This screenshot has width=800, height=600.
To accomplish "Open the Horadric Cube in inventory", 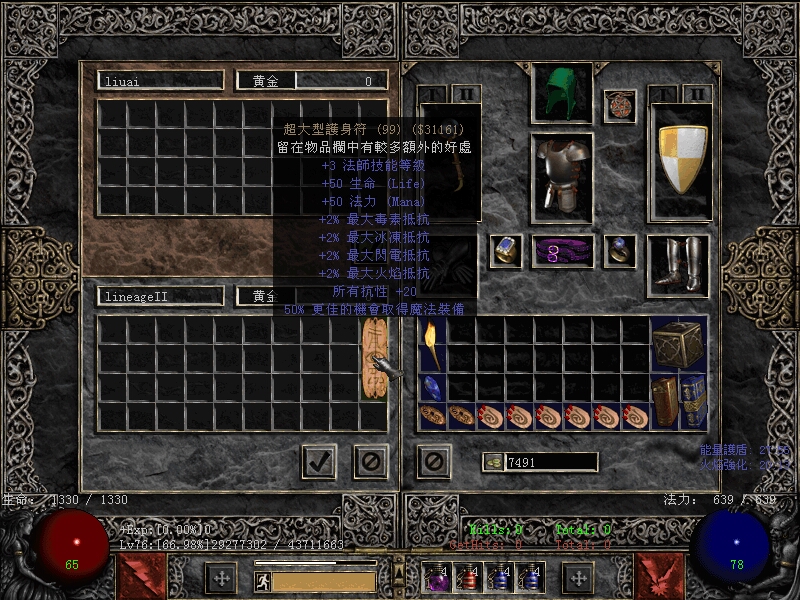I will pos(679,345).
